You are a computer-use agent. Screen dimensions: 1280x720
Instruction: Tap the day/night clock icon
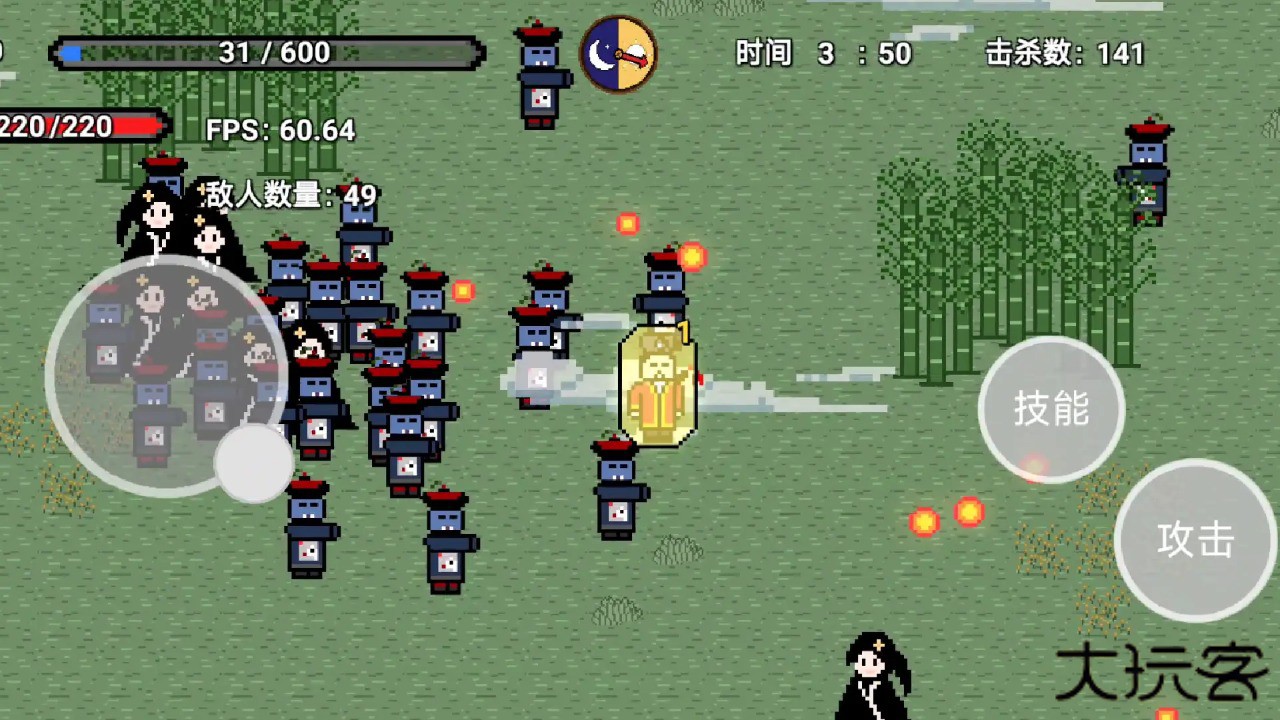[620, 53]
